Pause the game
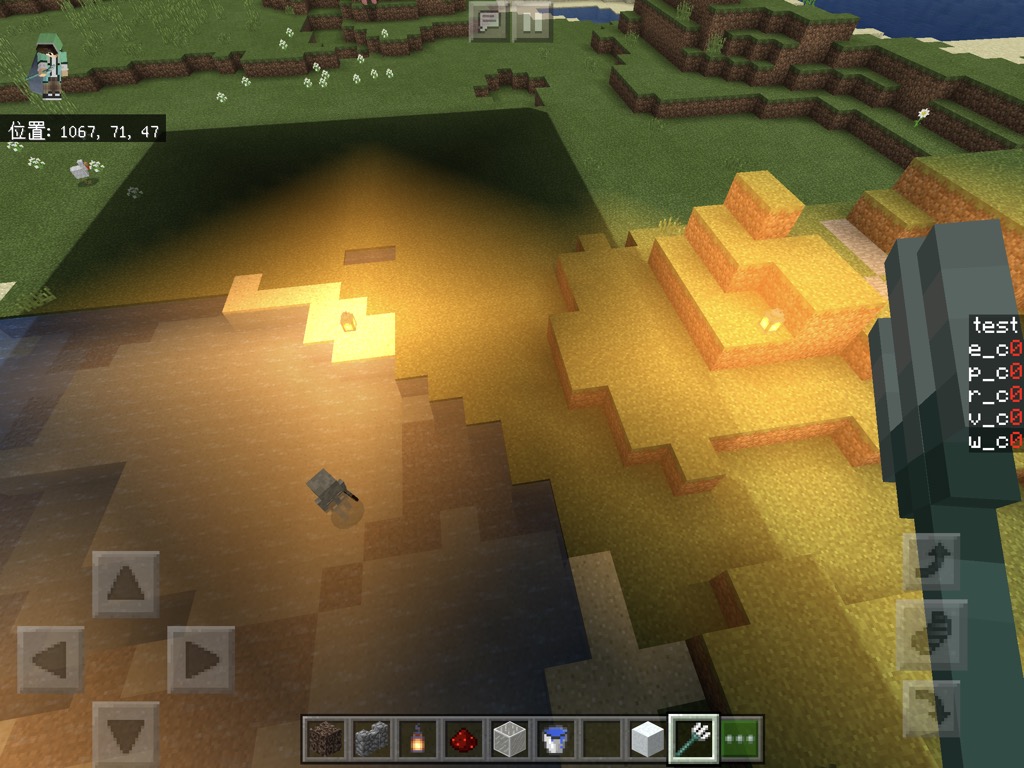 532,20
